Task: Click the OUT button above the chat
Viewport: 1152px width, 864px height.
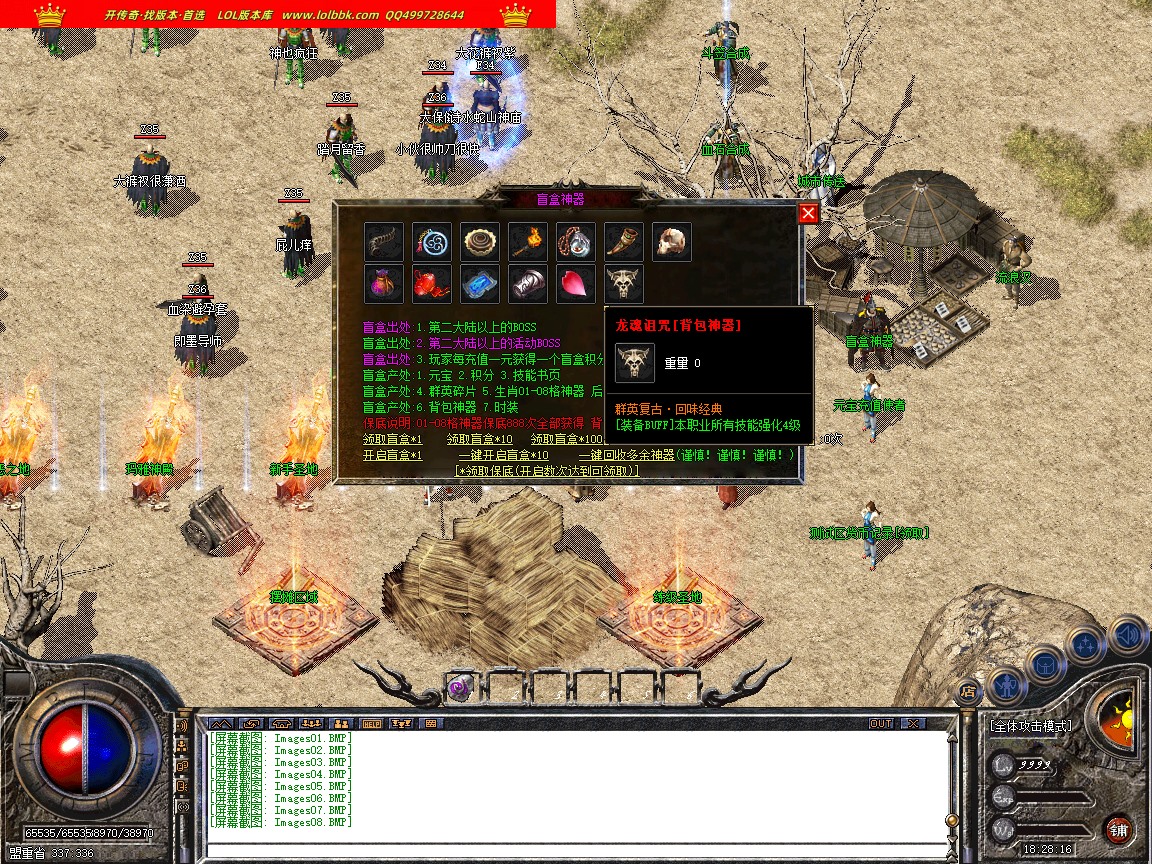Action: pos(880,723)
